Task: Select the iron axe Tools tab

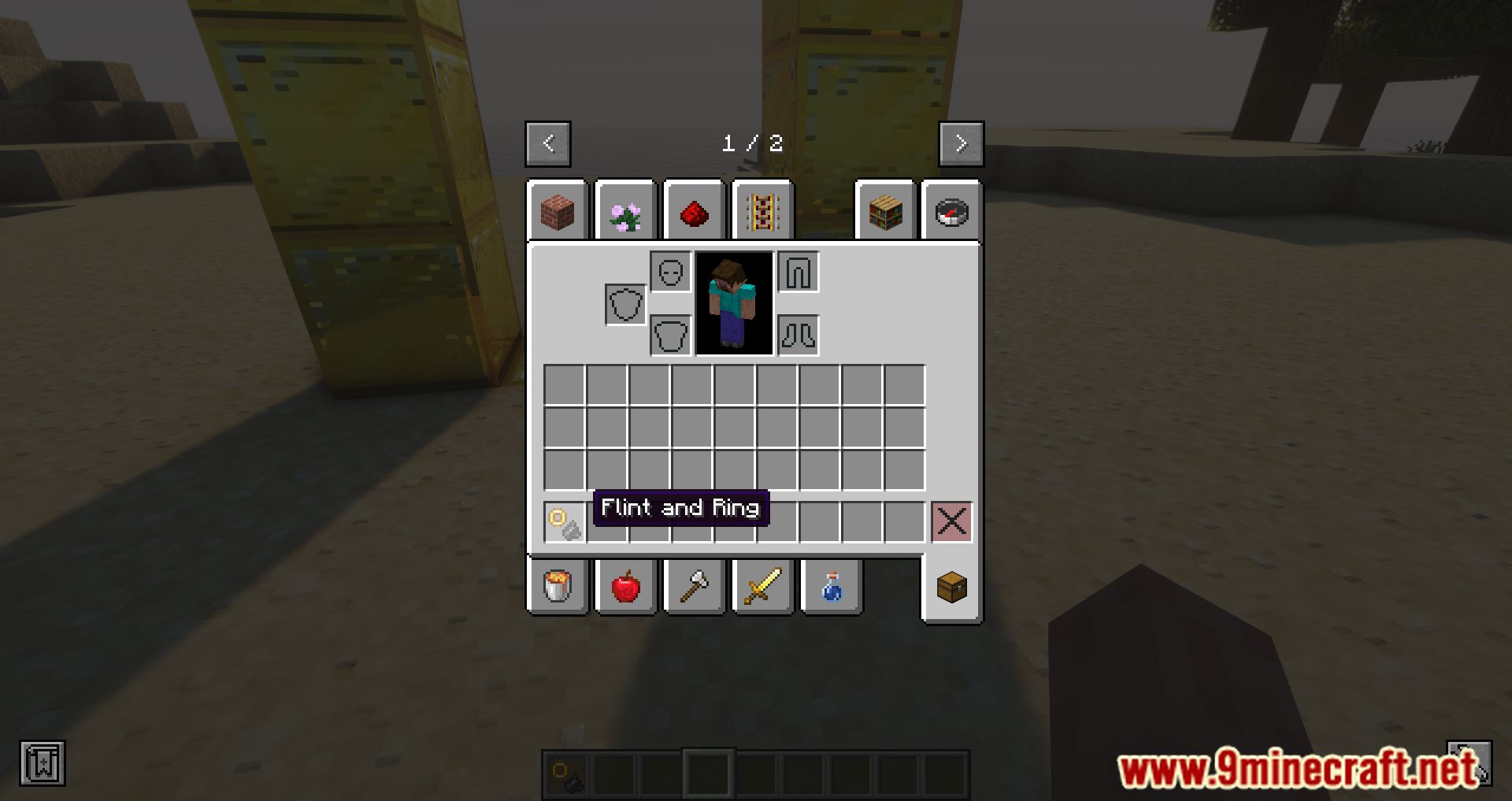Action: (x=694, y=585)
